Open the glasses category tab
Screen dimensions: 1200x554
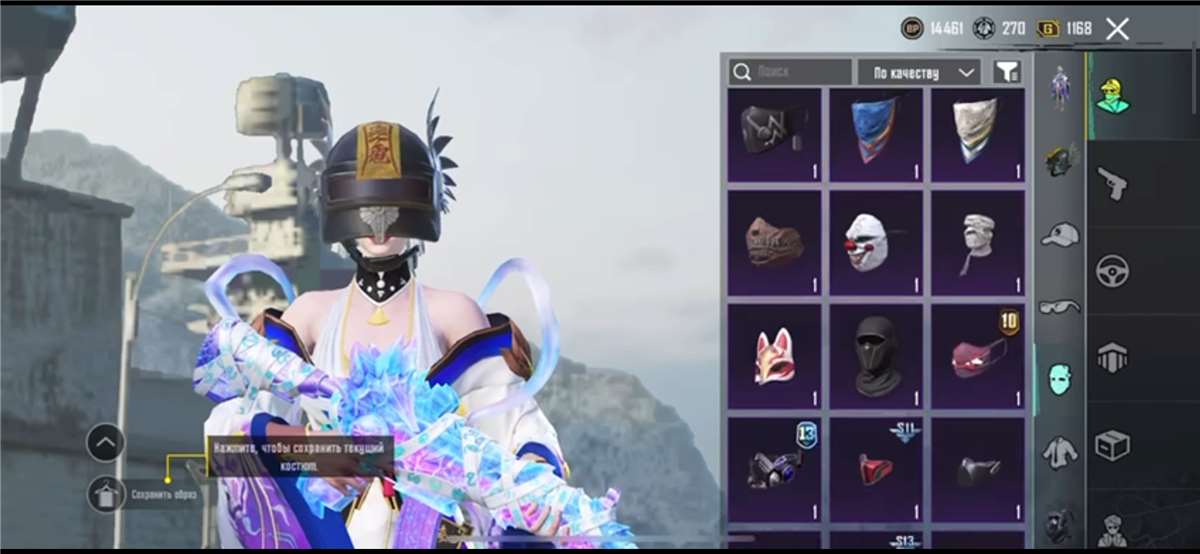pos(1060,306)
